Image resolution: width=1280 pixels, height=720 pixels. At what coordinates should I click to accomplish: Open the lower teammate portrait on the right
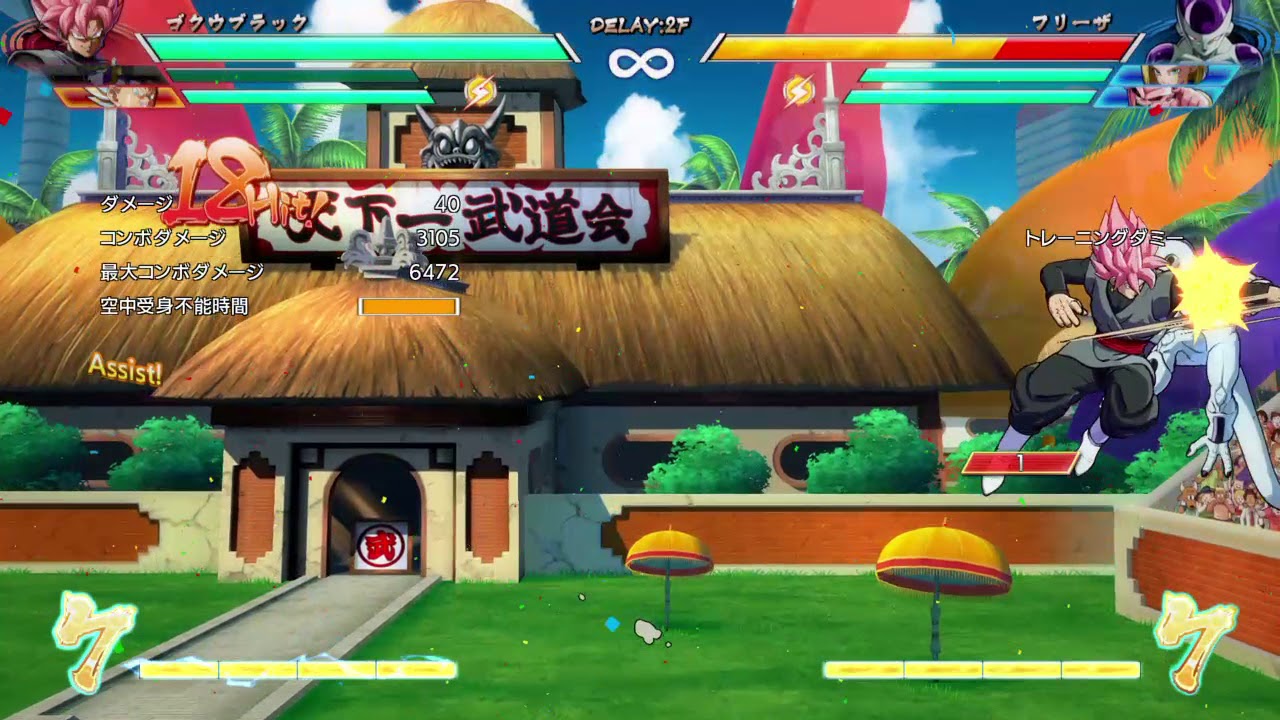pyautogui.click(x=1170, y=95)
